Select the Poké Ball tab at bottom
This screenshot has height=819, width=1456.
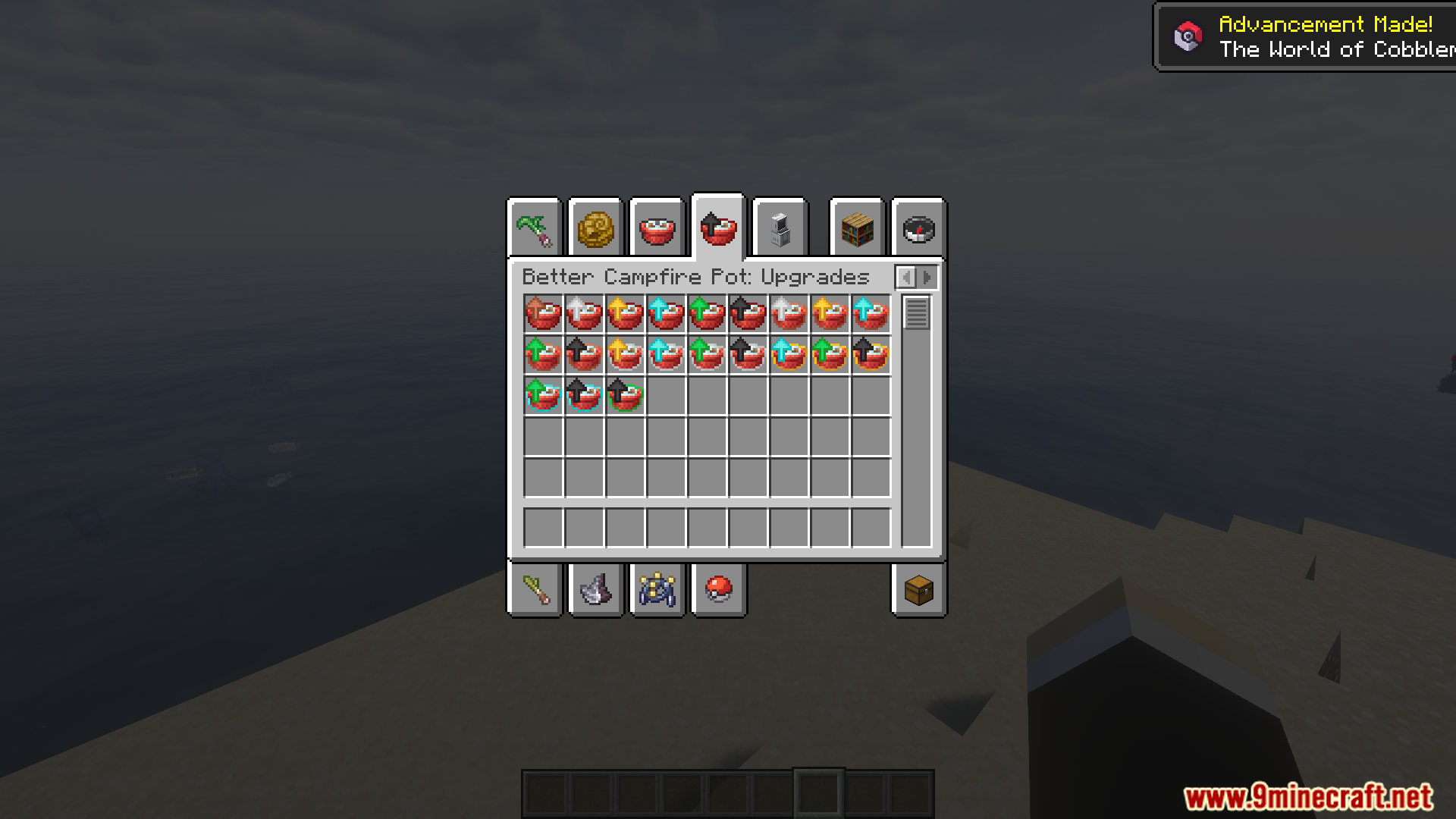point(717,591)
